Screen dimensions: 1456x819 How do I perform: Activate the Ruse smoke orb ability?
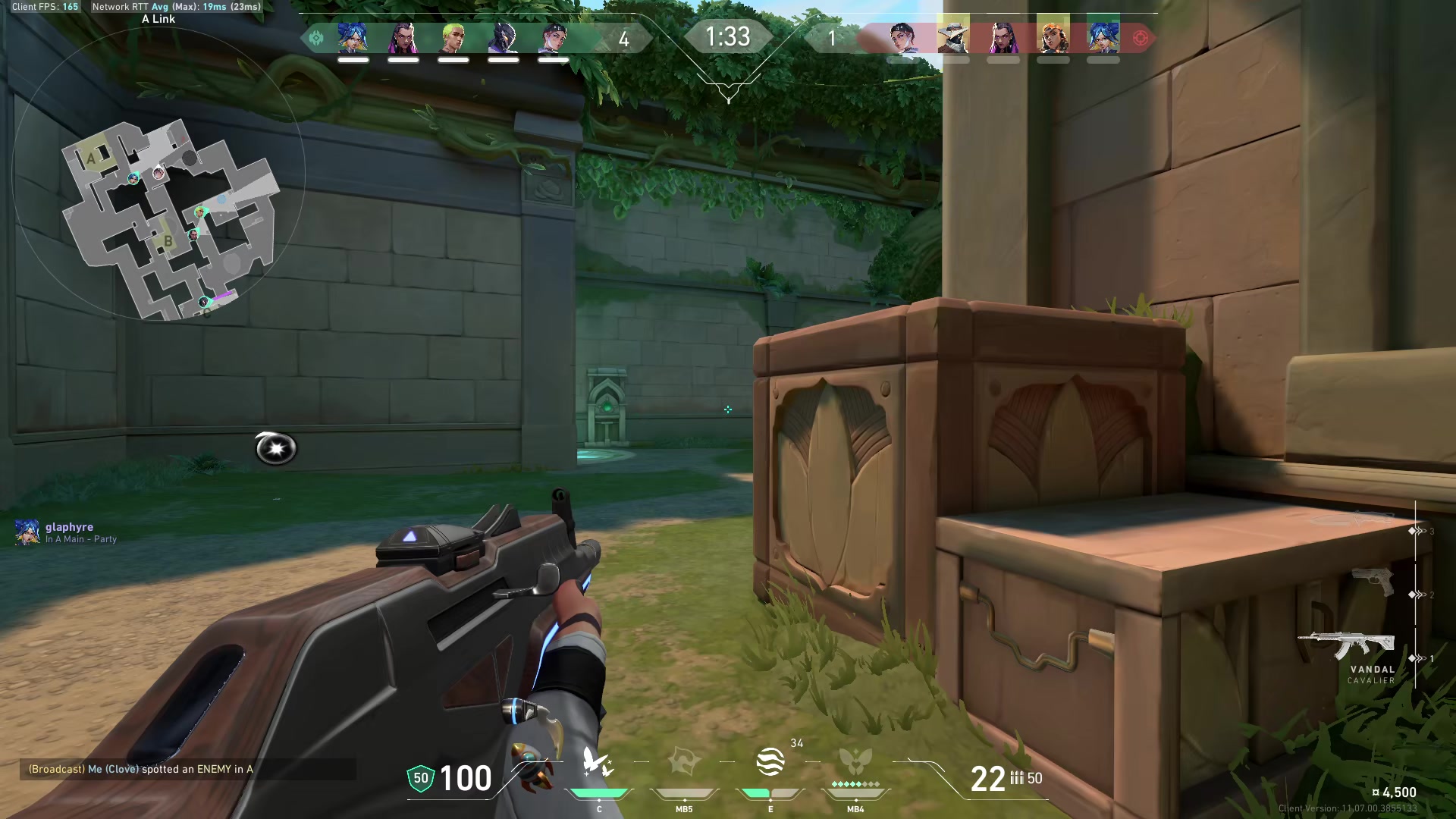(770, 762)
